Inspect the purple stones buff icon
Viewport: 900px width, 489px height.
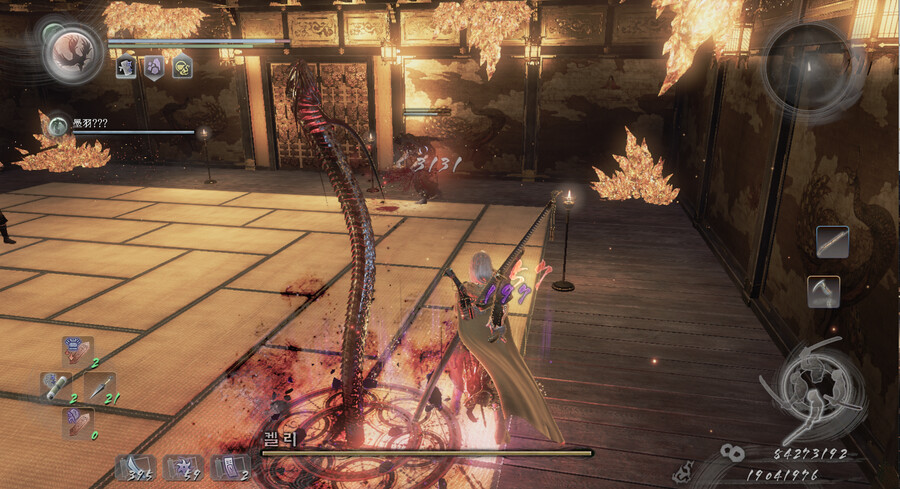coord(155,66)
